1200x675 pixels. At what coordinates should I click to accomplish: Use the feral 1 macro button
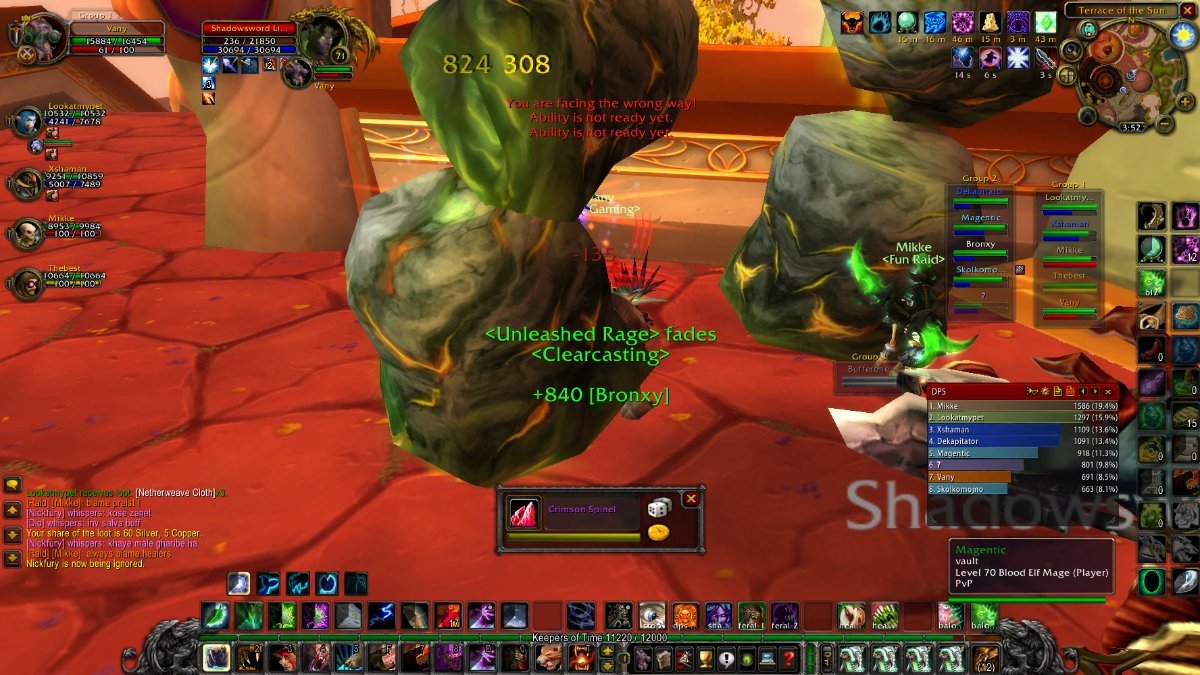click(751, 614)
